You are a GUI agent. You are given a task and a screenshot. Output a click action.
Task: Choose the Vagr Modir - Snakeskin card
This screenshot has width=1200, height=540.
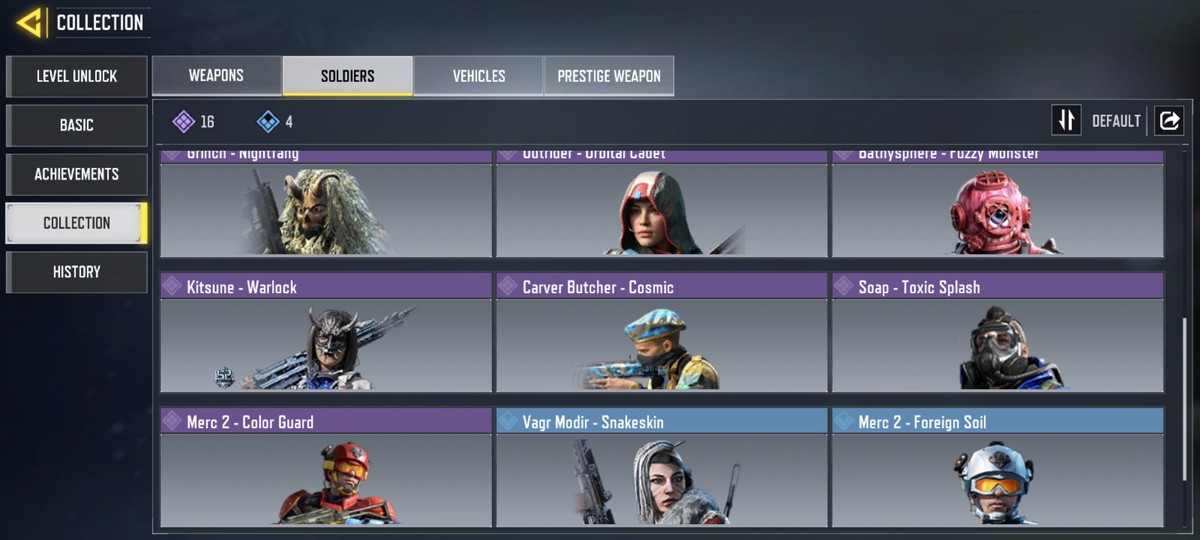coord(662,467)
